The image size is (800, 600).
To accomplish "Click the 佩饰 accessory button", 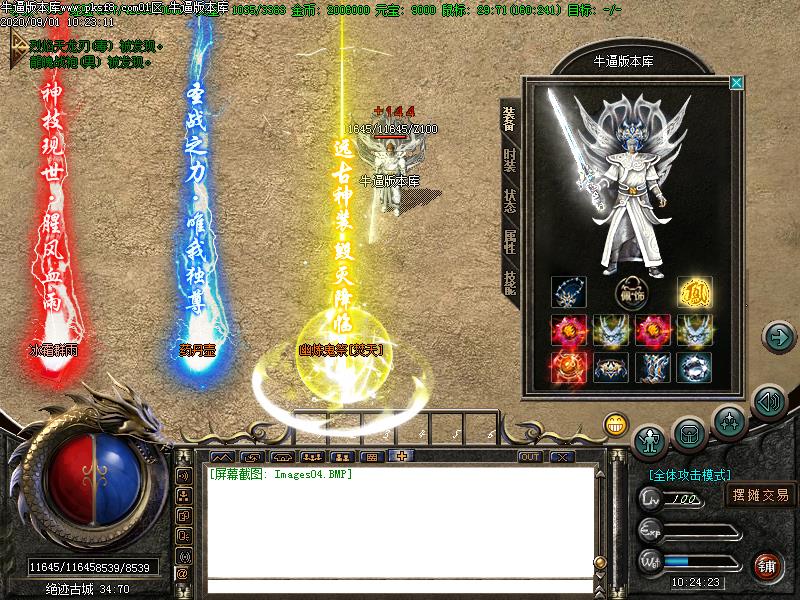I will point(630,294).
